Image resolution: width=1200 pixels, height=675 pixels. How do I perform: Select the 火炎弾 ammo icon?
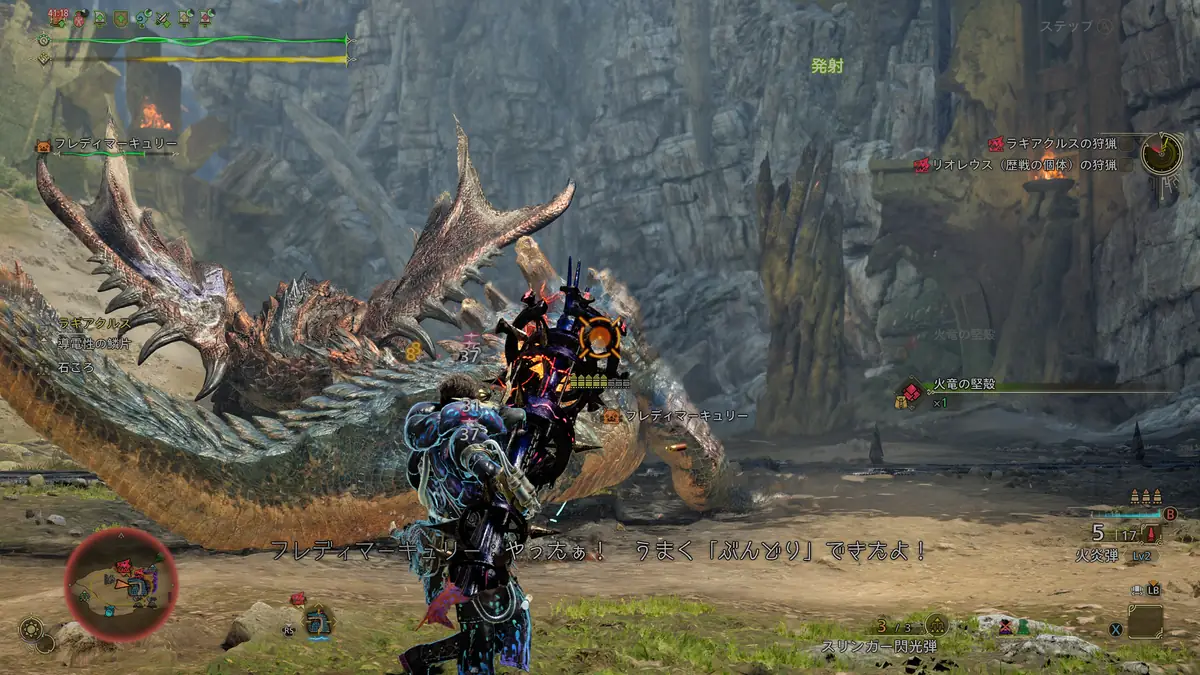click(1152, 534)
